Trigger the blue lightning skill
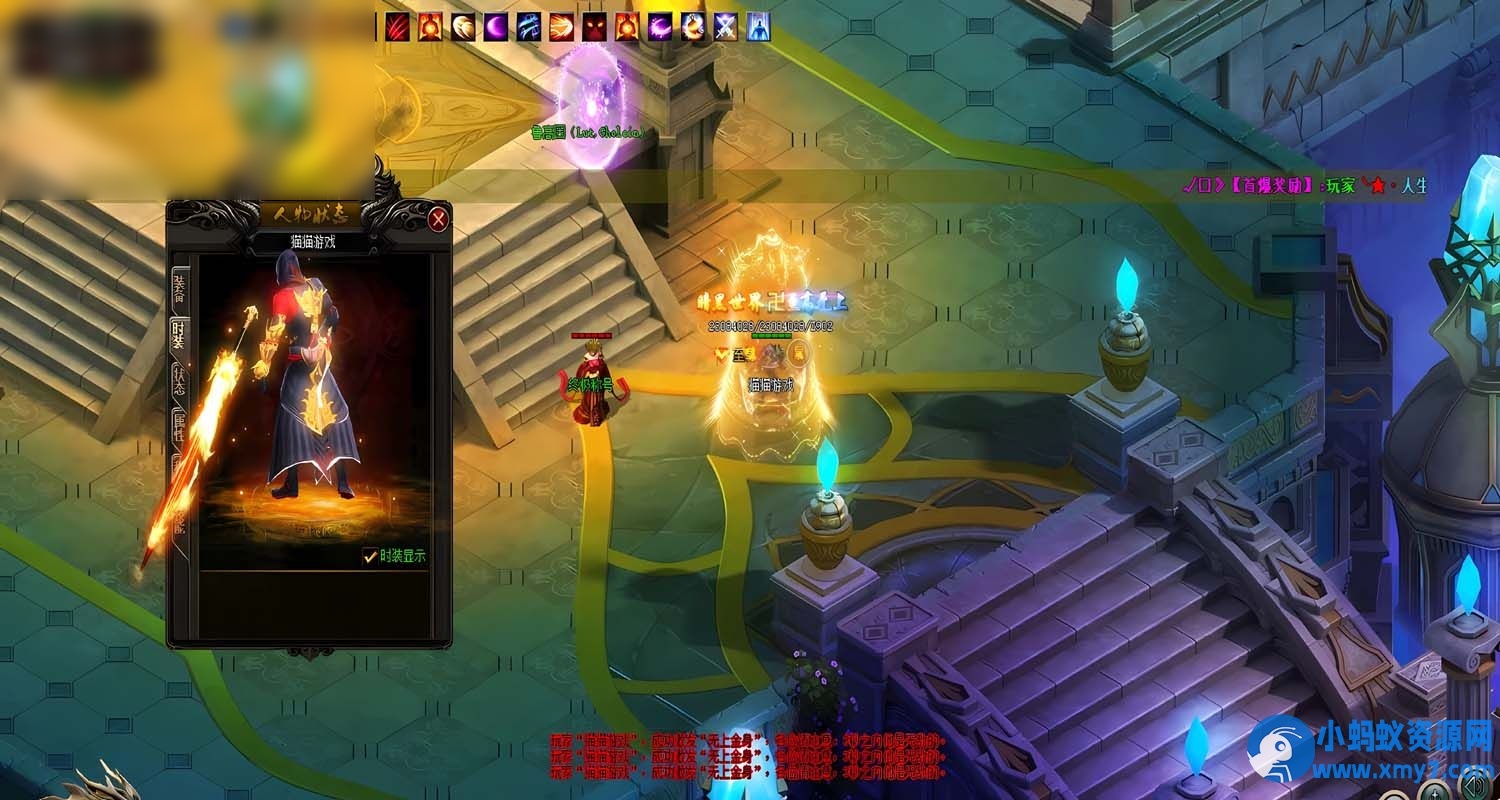 point(529,27)
